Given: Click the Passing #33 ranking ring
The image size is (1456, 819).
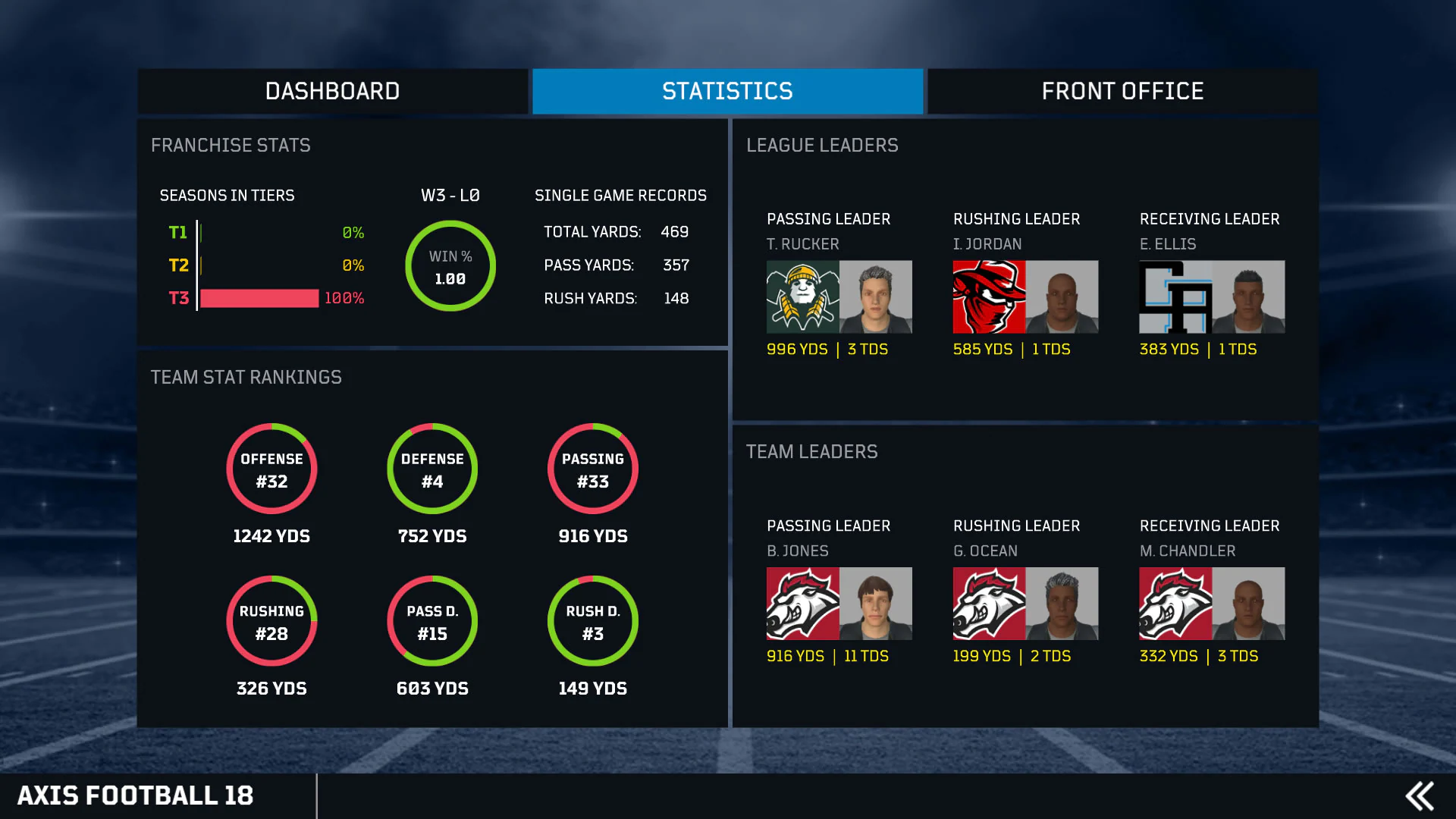Looking at the screenshot, I should pyautogui.click(x=593, y=469).
